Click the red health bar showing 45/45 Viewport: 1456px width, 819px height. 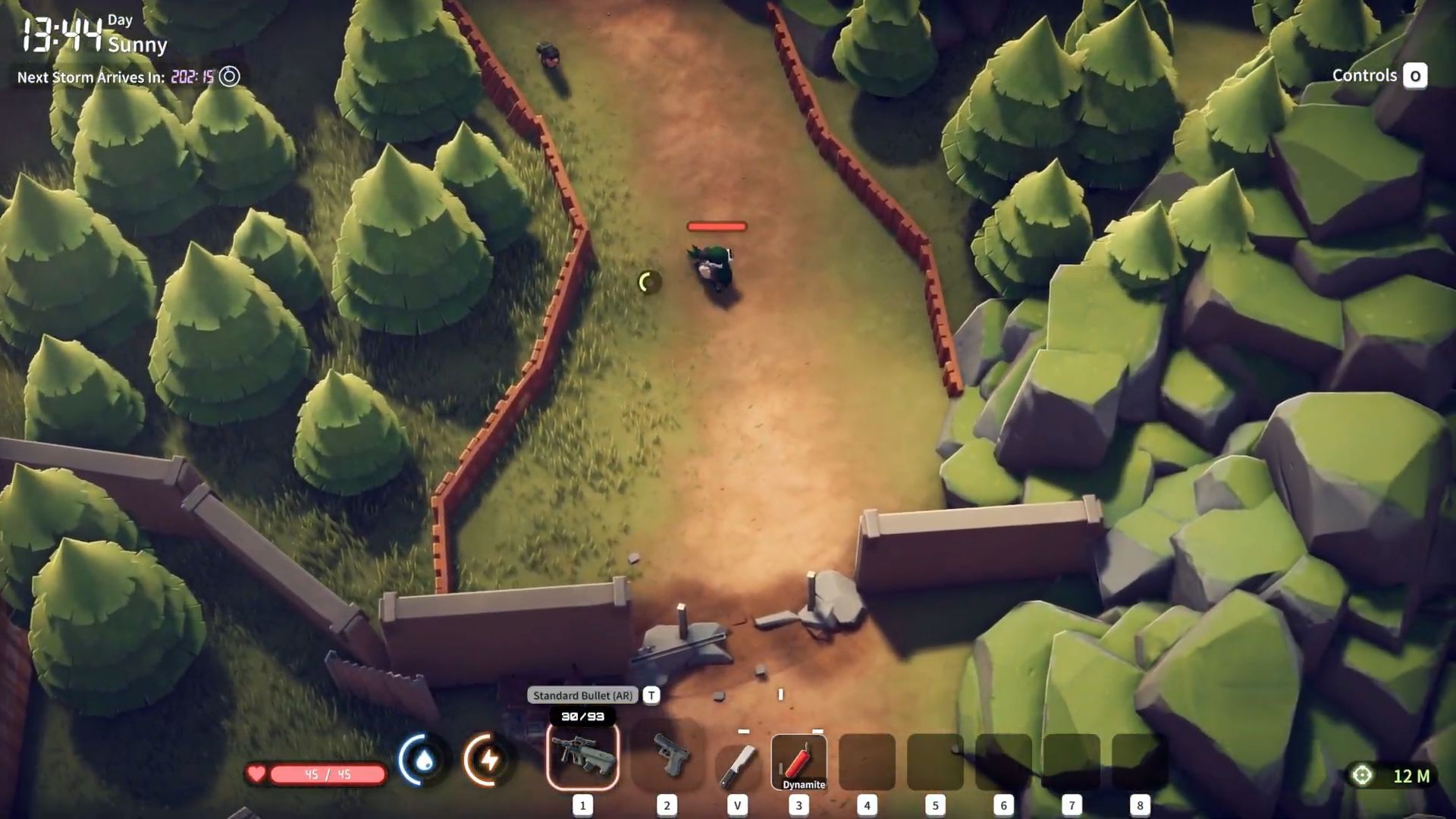coord(326,774)
